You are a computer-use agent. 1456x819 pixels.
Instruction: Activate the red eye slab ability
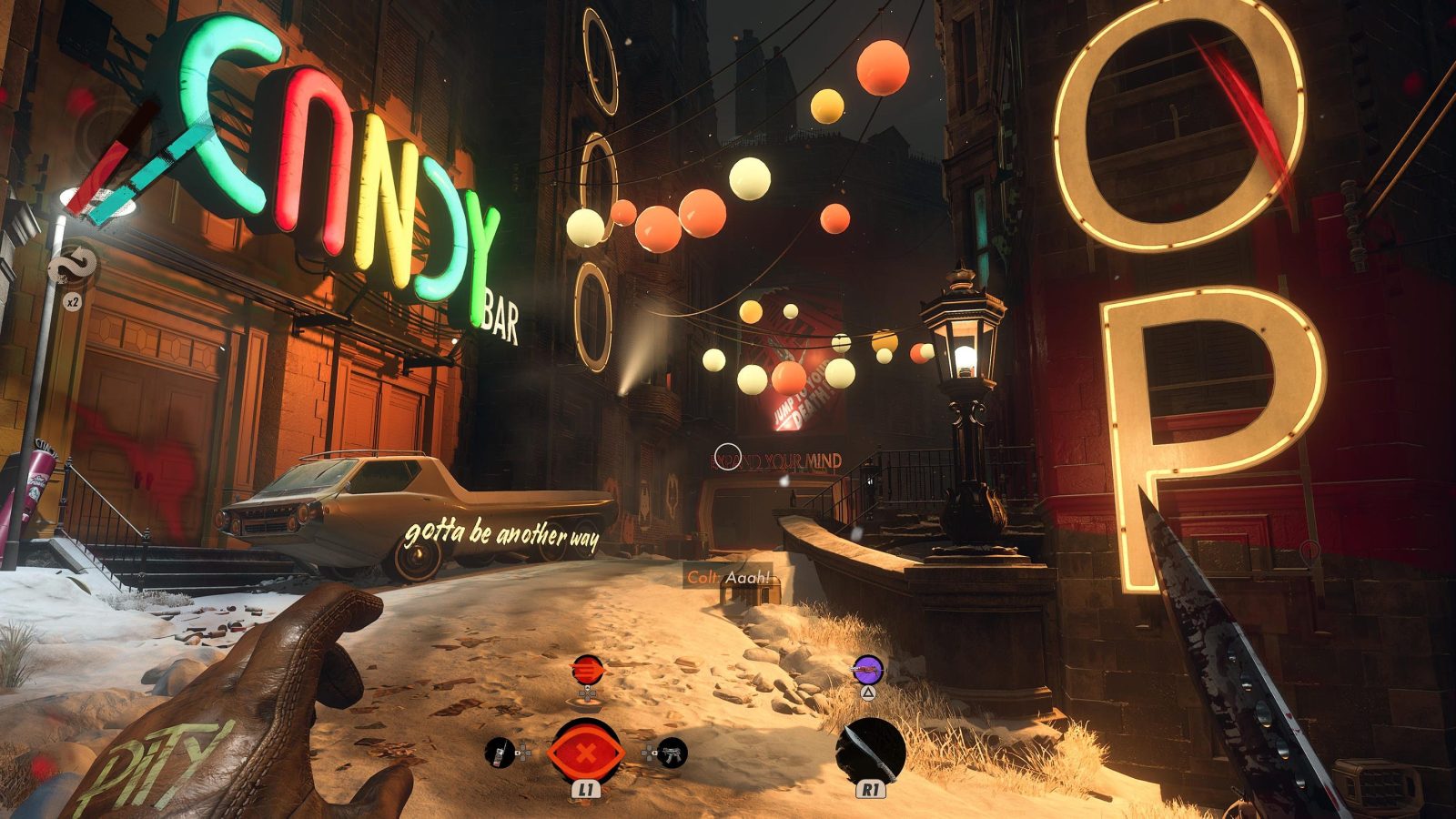coord(585,753)
